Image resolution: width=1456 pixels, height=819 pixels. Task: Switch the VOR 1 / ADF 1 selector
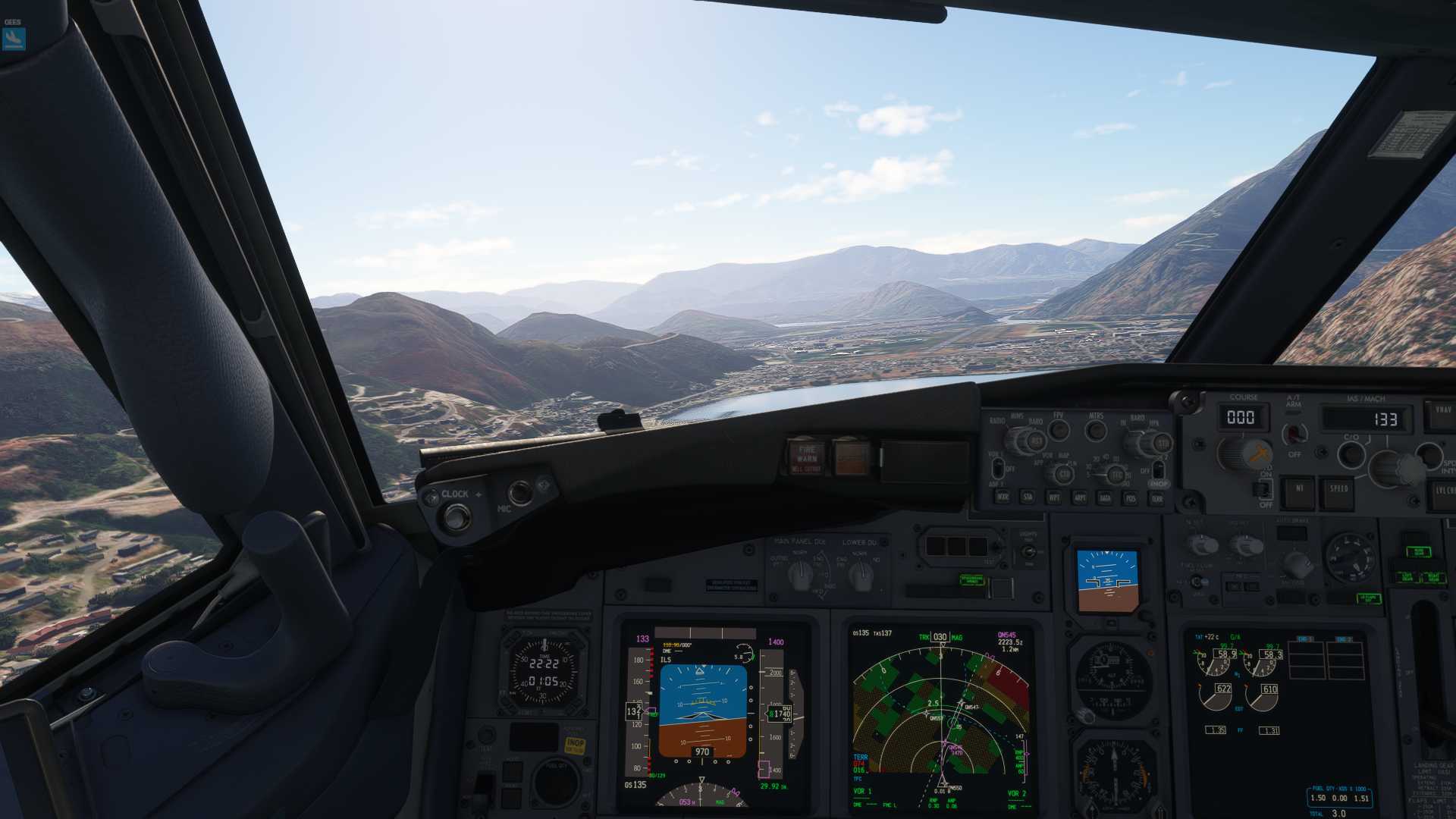point(998,469)
